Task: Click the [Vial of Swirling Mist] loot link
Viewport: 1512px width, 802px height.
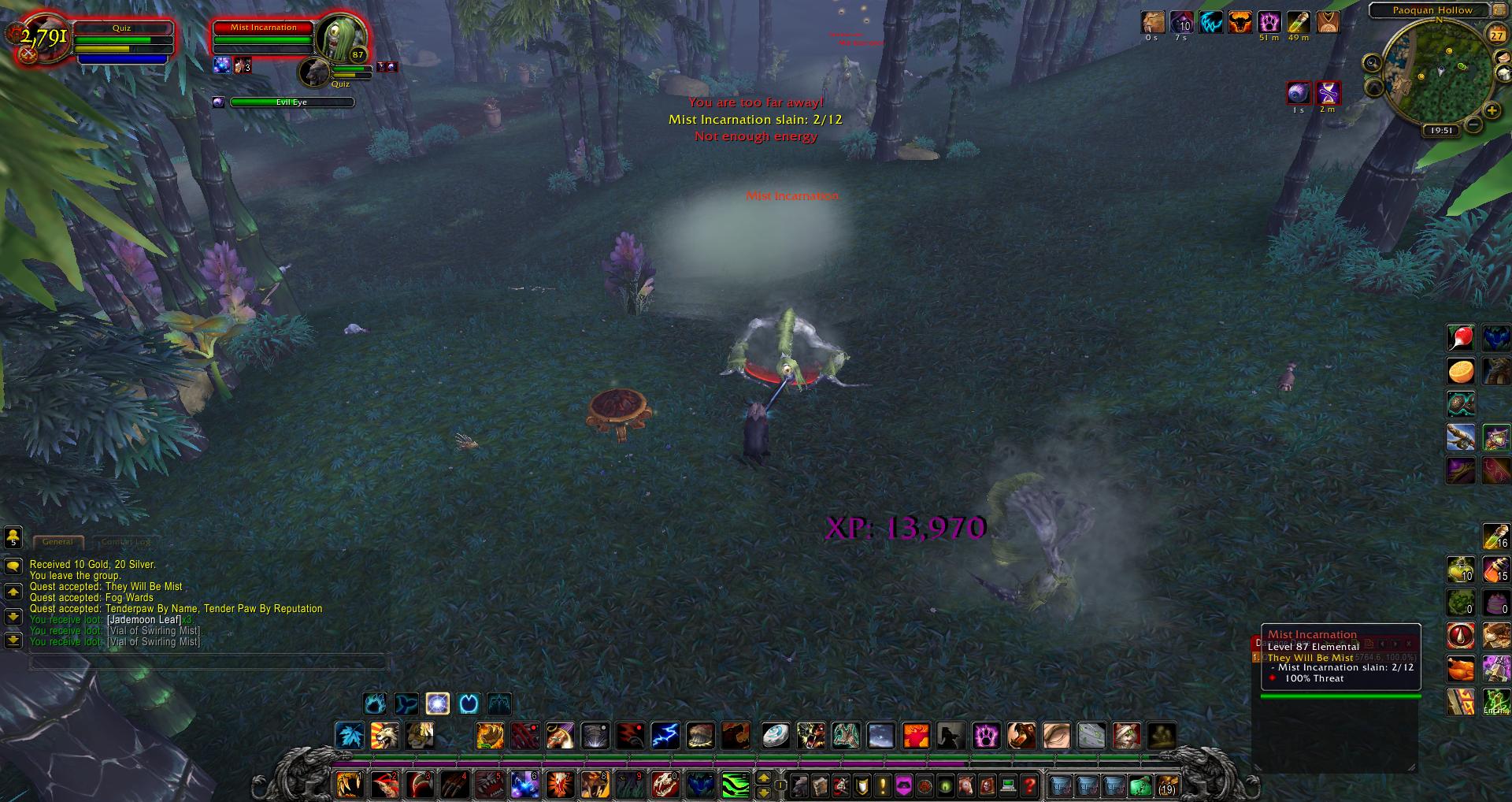Action: (x=154, y=631)
